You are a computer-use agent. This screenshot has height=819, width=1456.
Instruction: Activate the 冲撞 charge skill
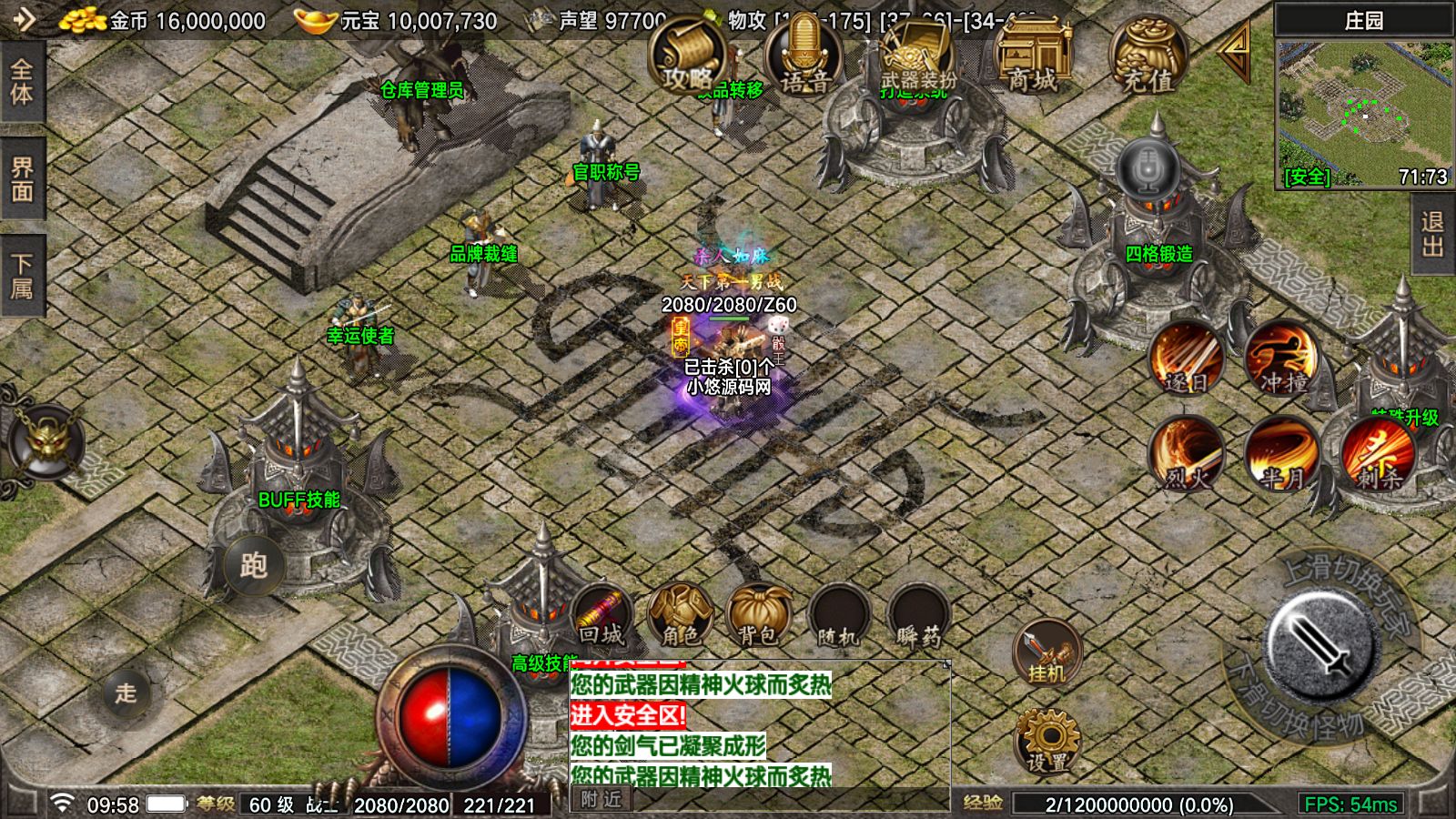coord(1282,358)
